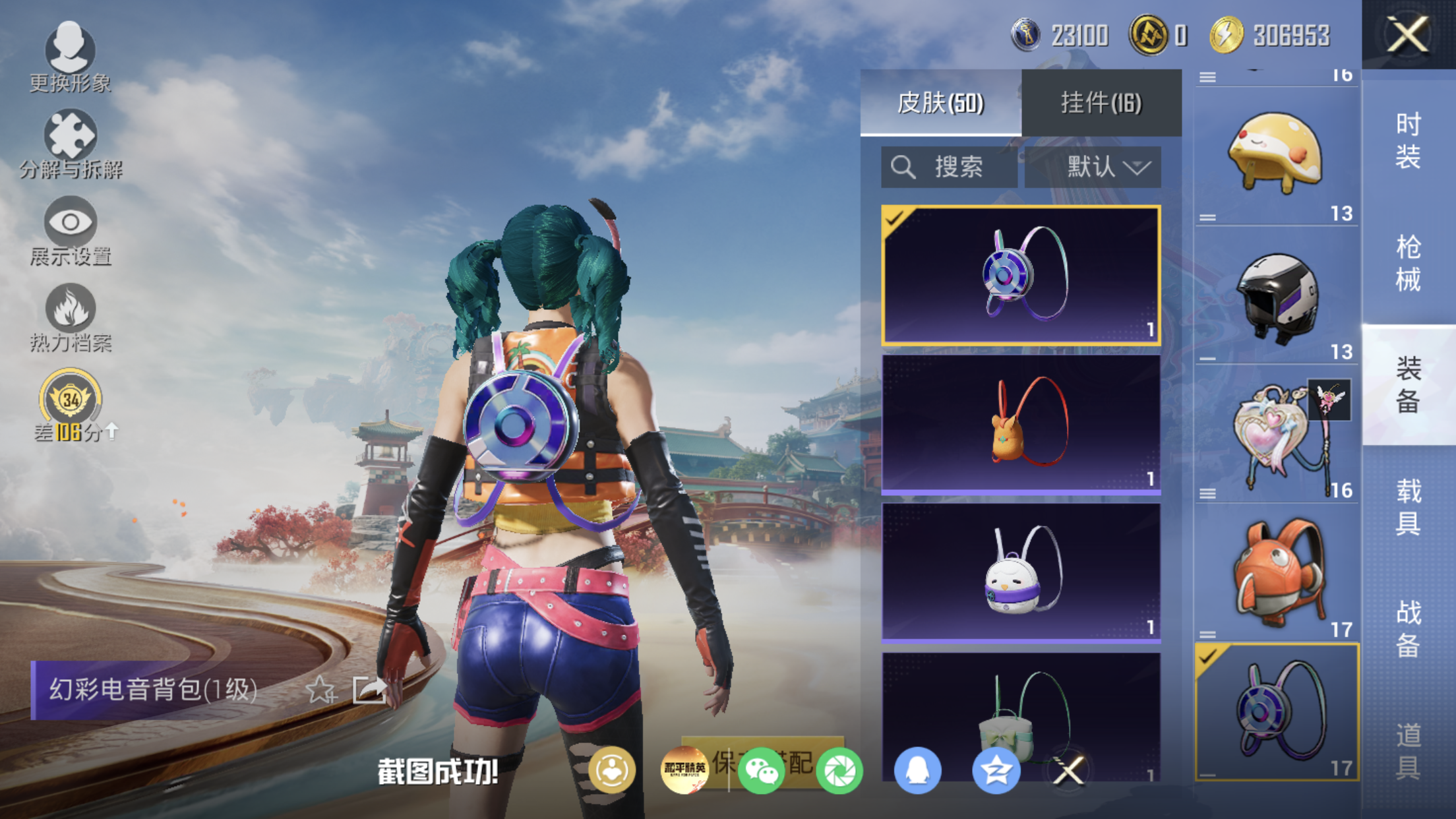
Task: Click the 搜索 search field
Action: coord(950,167)
